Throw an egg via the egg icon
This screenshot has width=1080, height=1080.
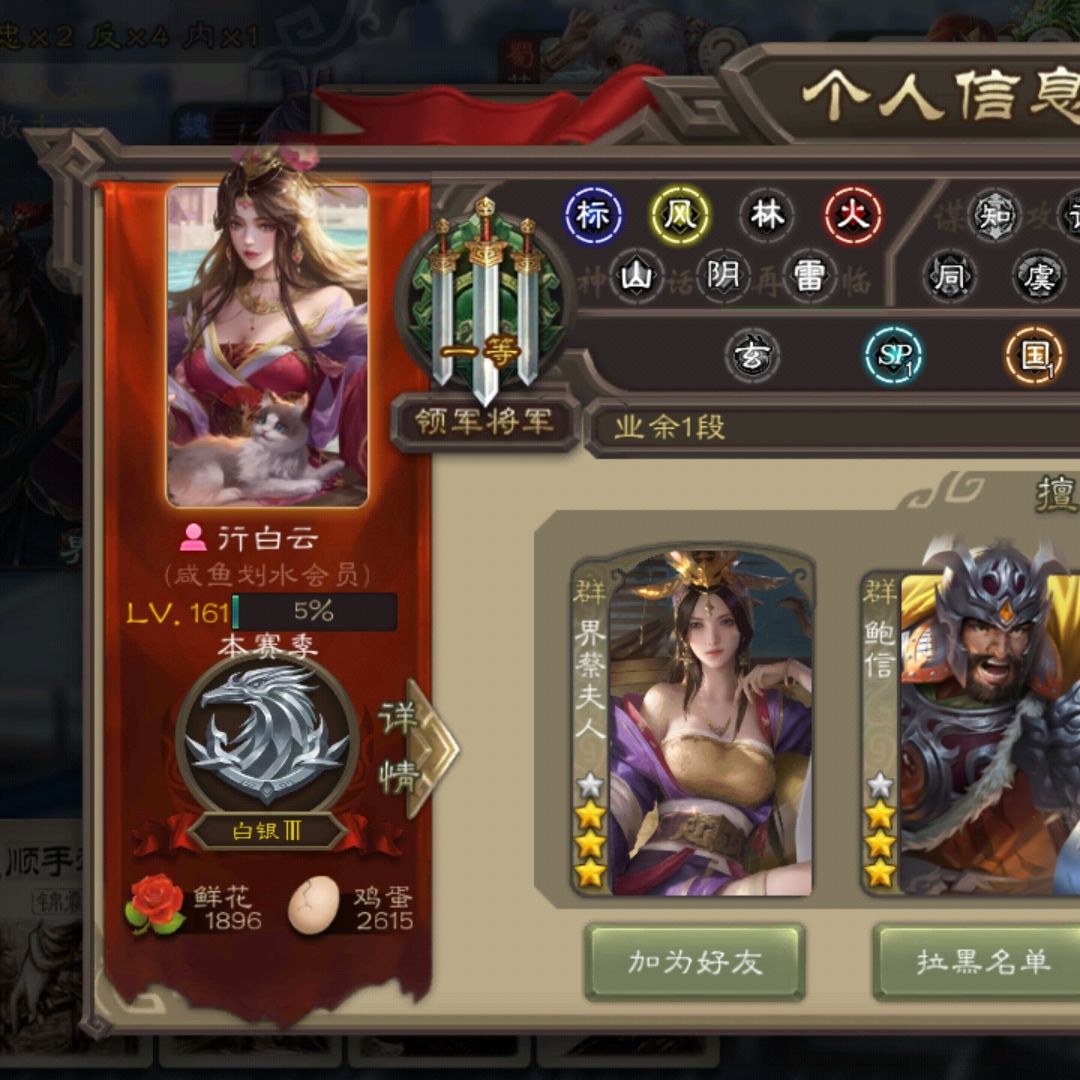click(314, 906)
